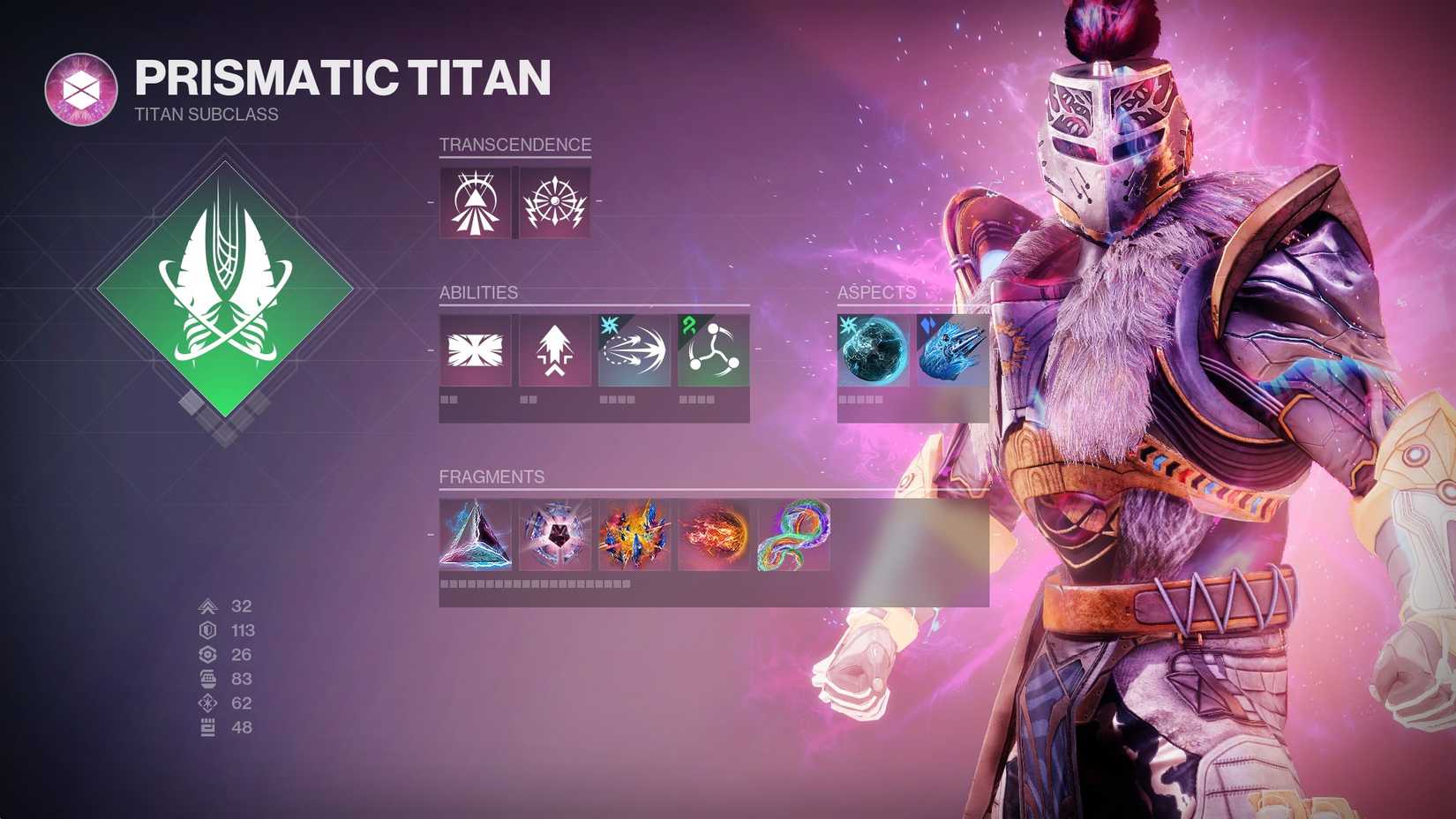Click the FRAGMENTS section header
The image size is (1456, 819).
point(492,477)
